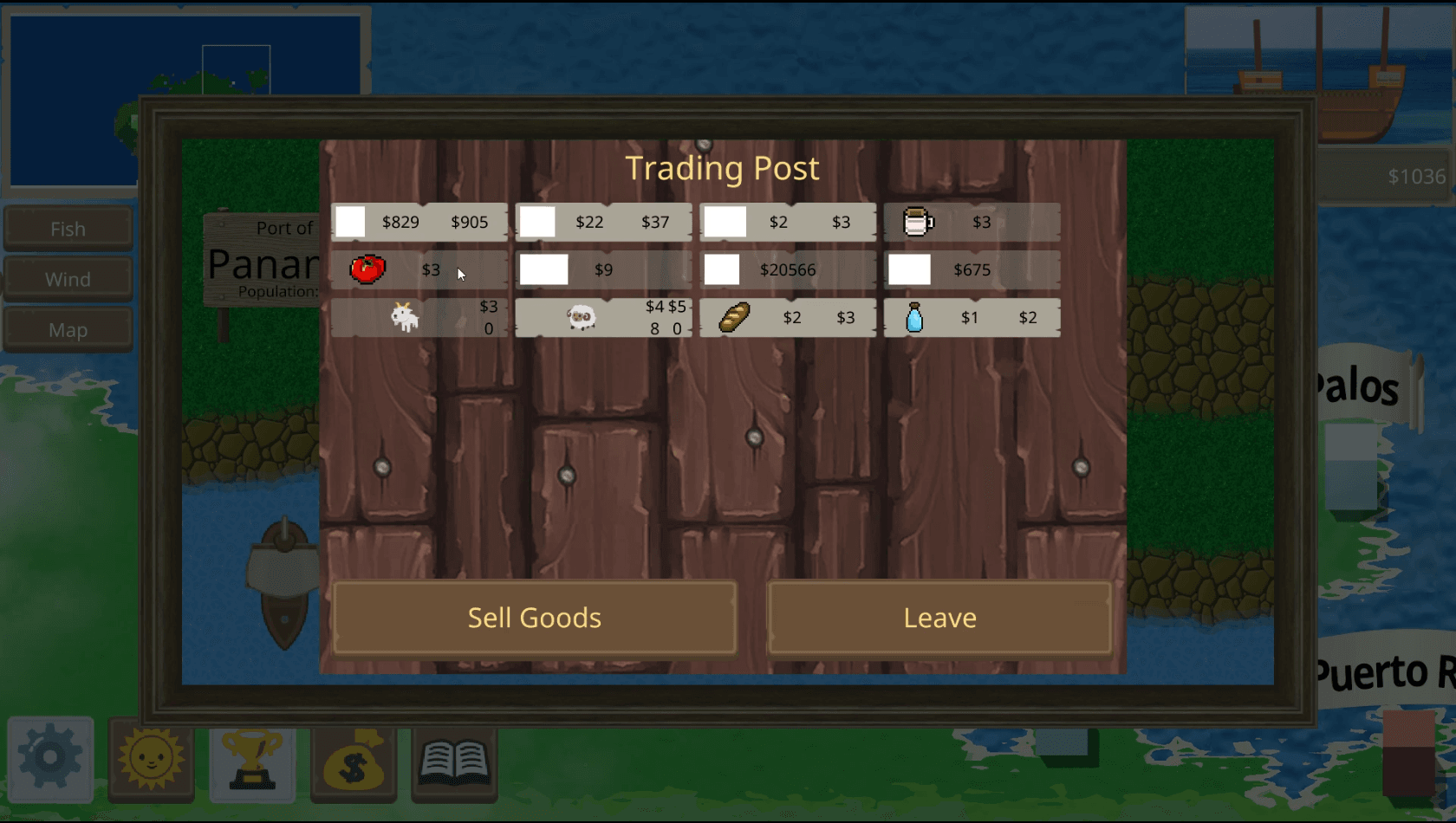Select the blue water bottle item

(x=972, y=317)
